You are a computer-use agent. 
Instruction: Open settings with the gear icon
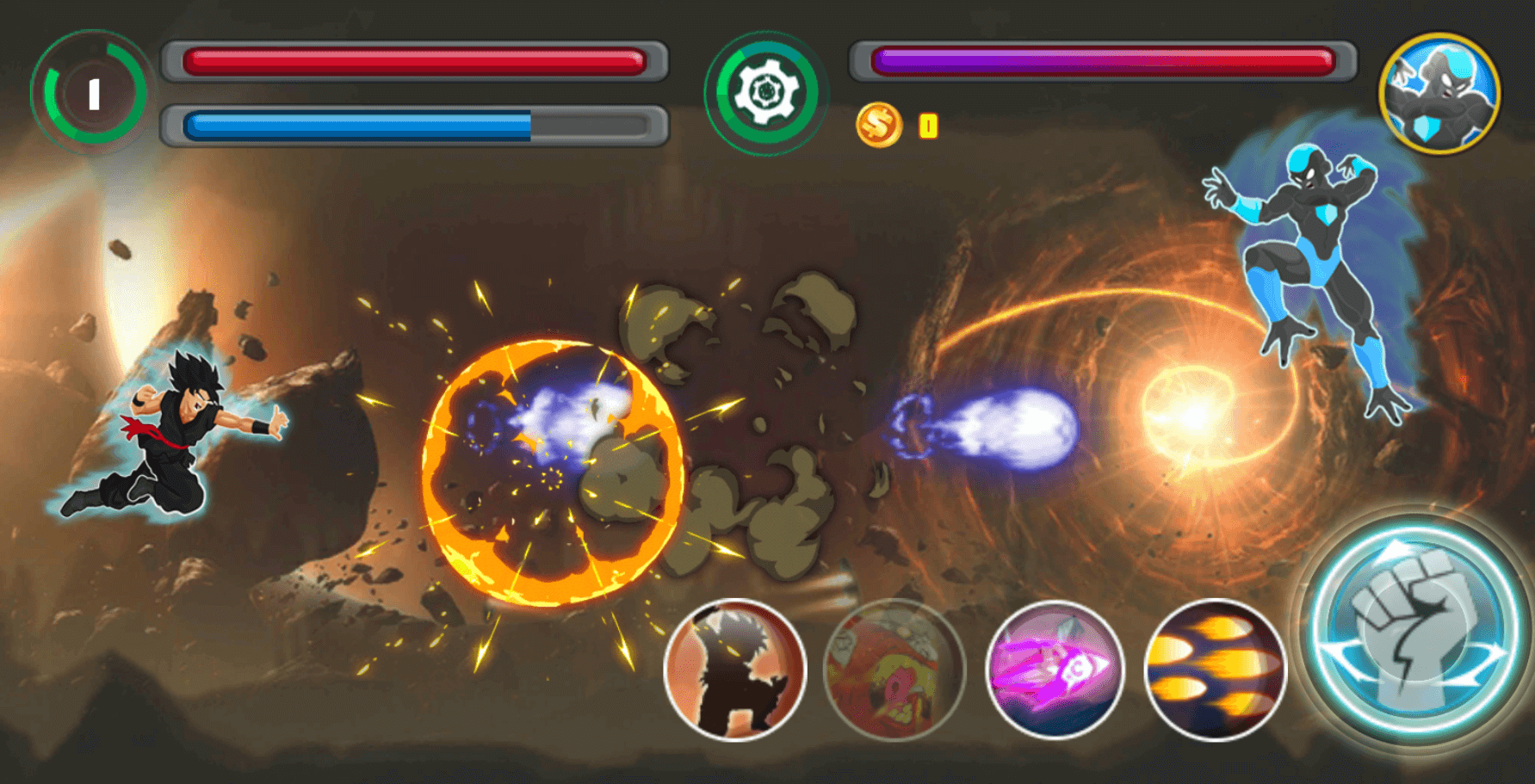coord(764,92)
